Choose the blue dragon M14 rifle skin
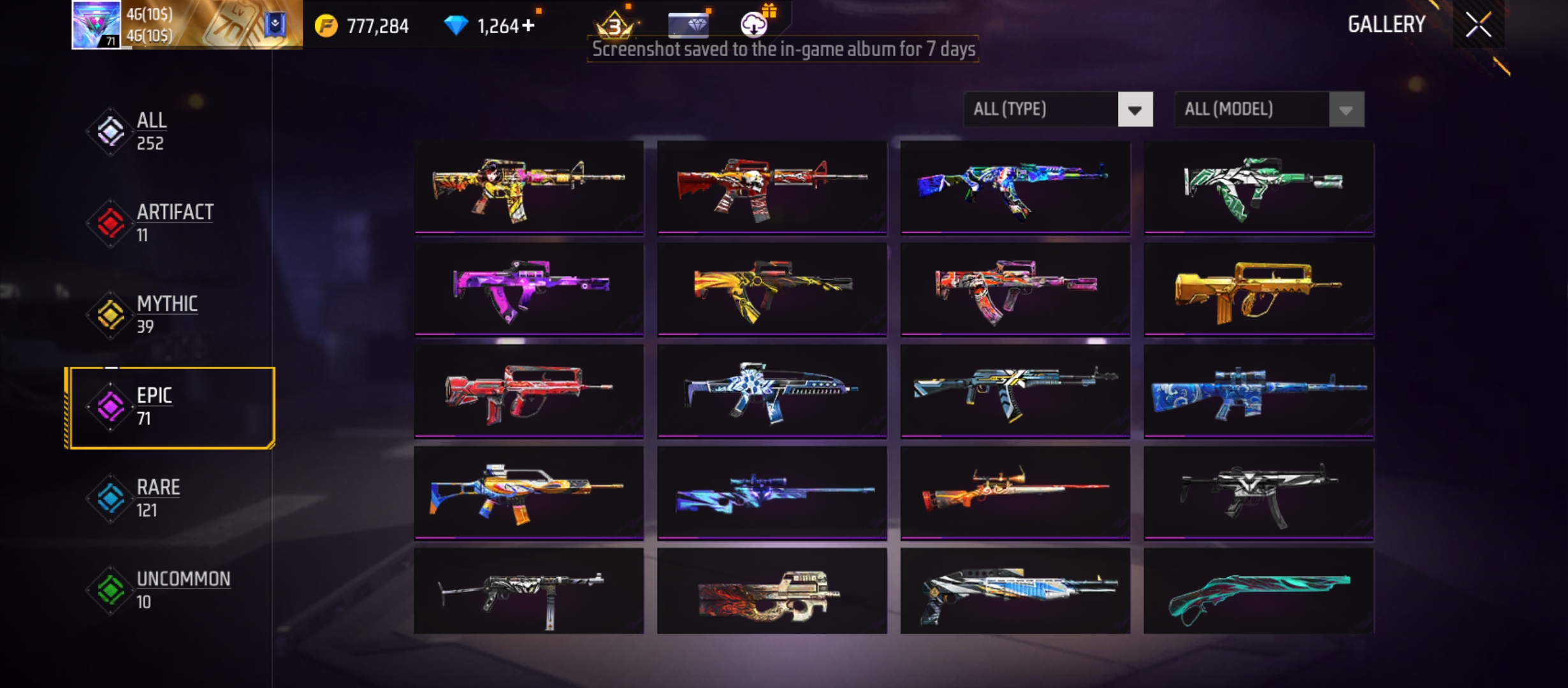This screenshot has width=1568, height=688. [1258, 391]
